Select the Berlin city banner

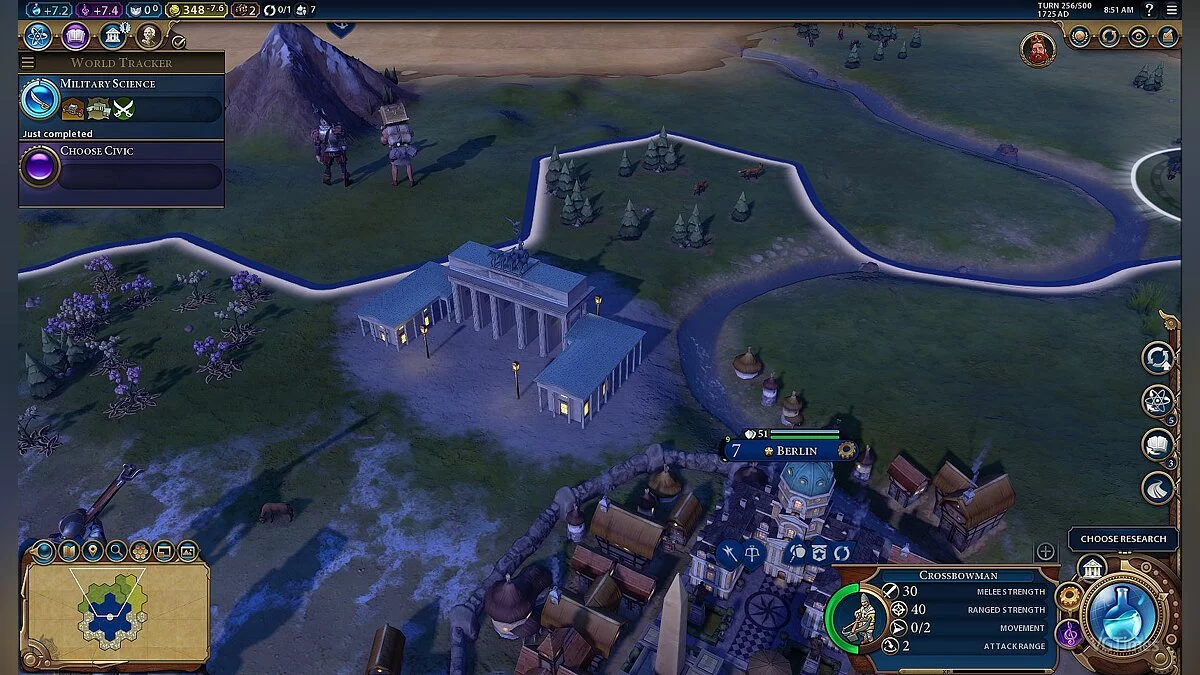[x=790, y=450]
